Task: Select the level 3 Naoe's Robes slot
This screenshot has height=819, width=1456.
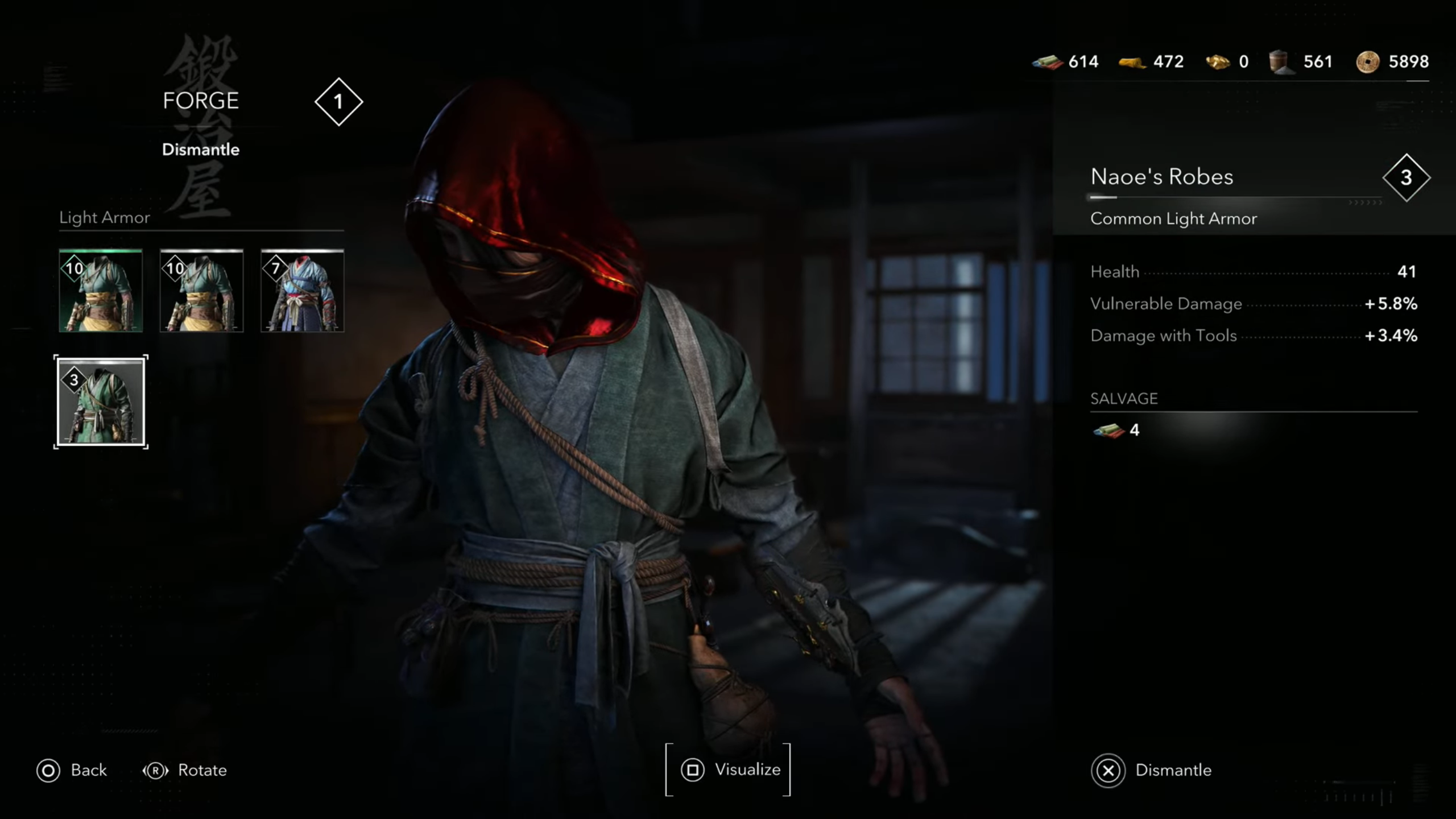Action: (101, 402)
